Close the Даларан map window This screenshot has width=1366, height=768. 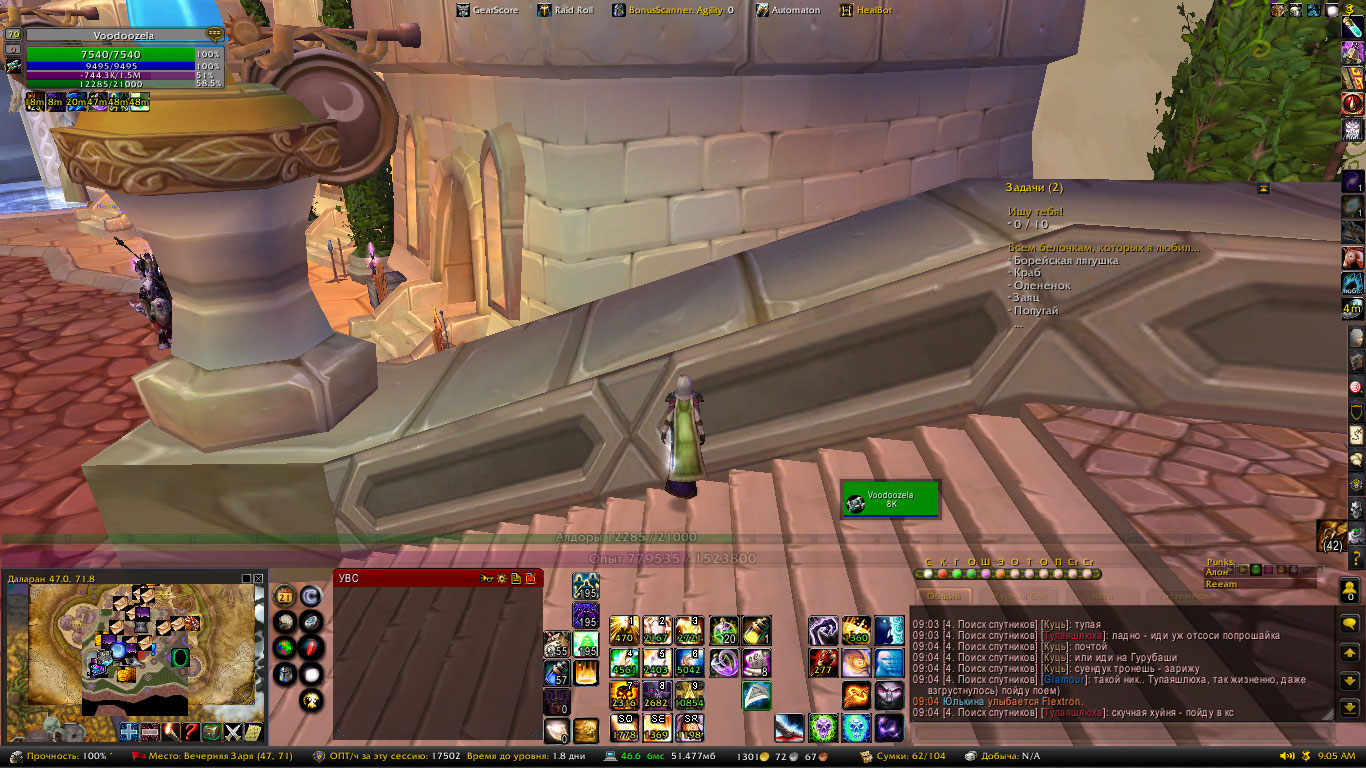tap(259, 578)
